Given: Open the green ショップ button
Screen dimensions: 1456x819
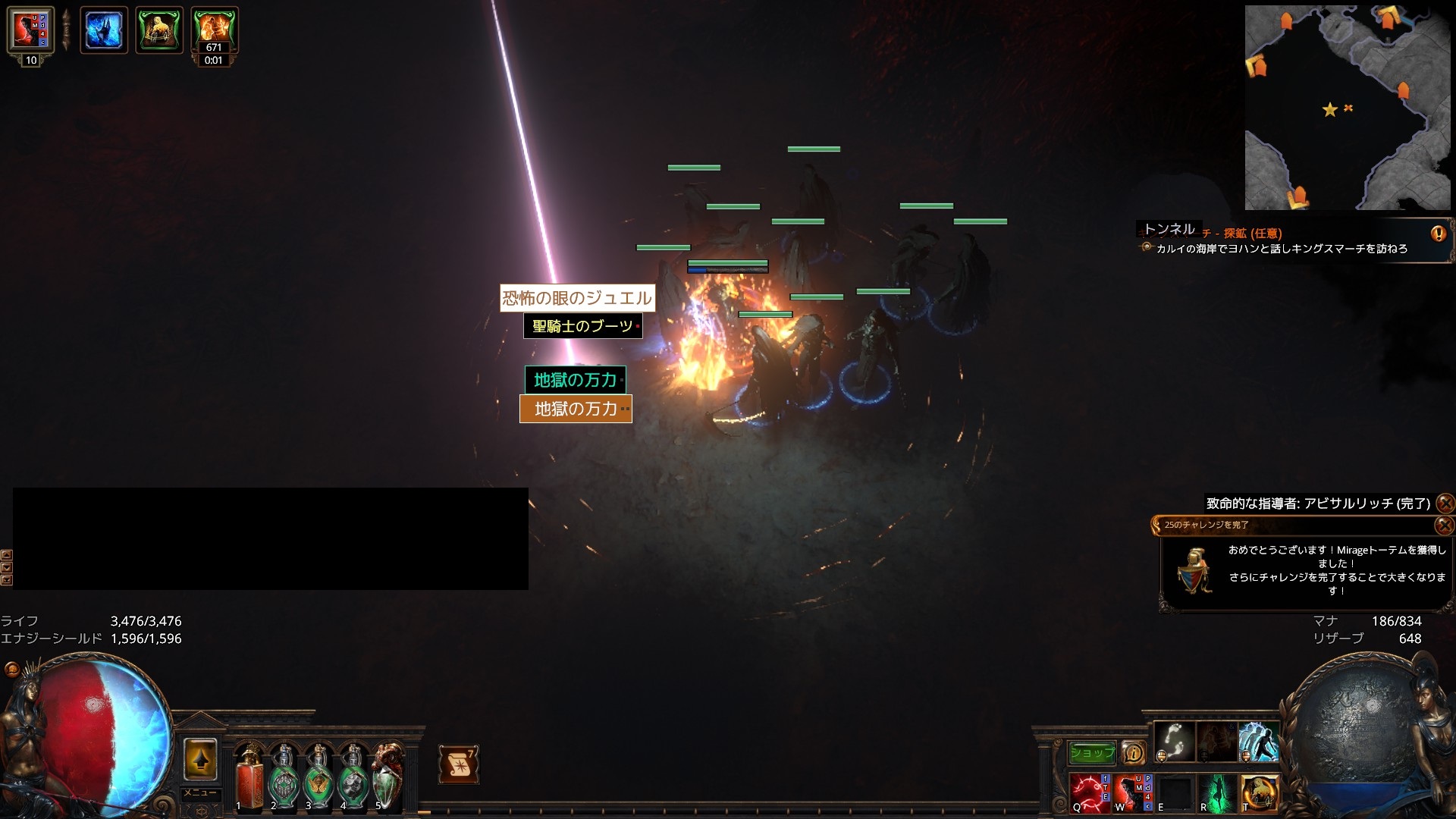Looking at the screenshot, I should (x=1092, y=752).
